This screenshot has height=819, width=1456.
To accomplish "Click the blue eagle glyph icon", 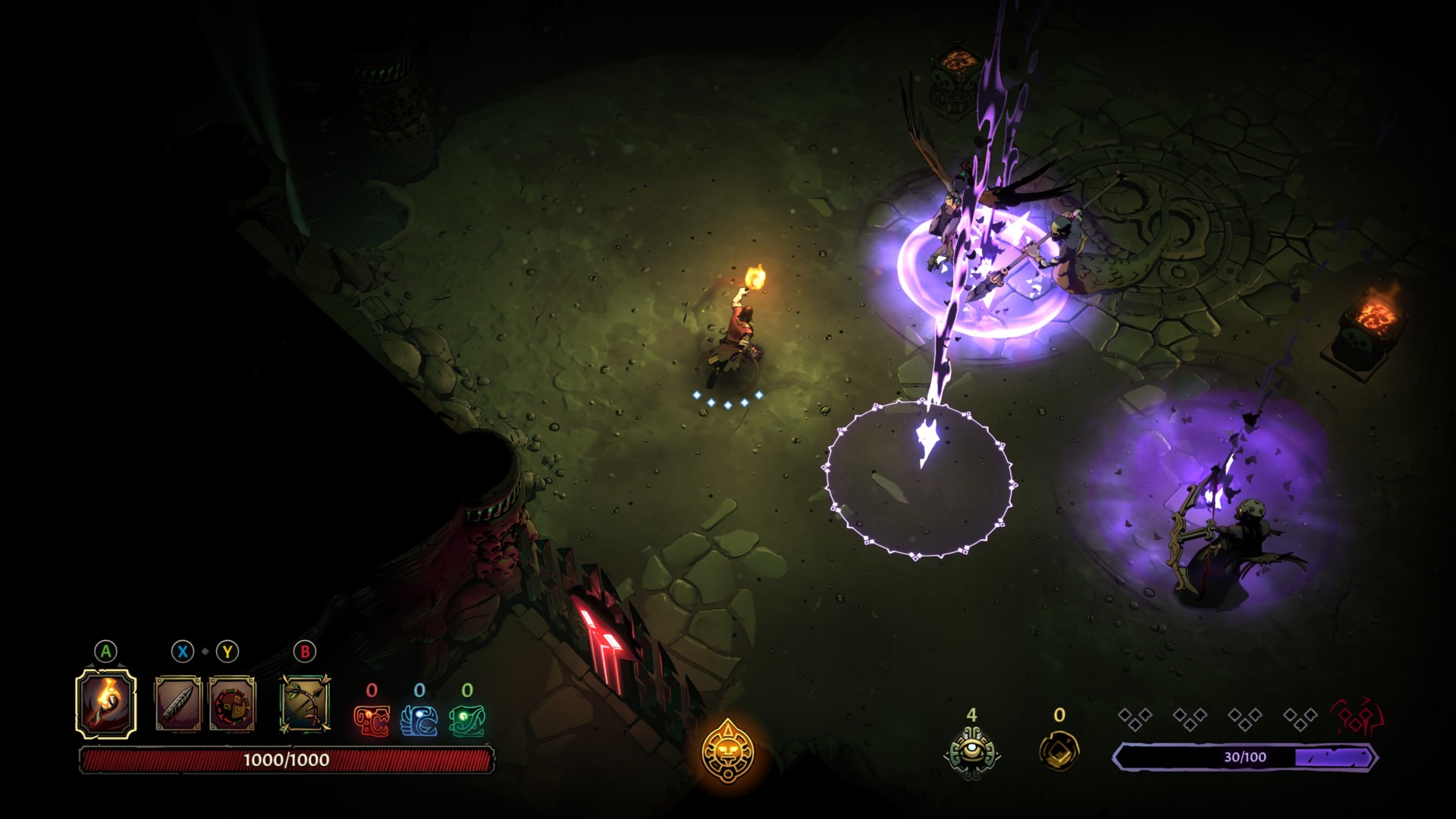I will coord(419,720).
